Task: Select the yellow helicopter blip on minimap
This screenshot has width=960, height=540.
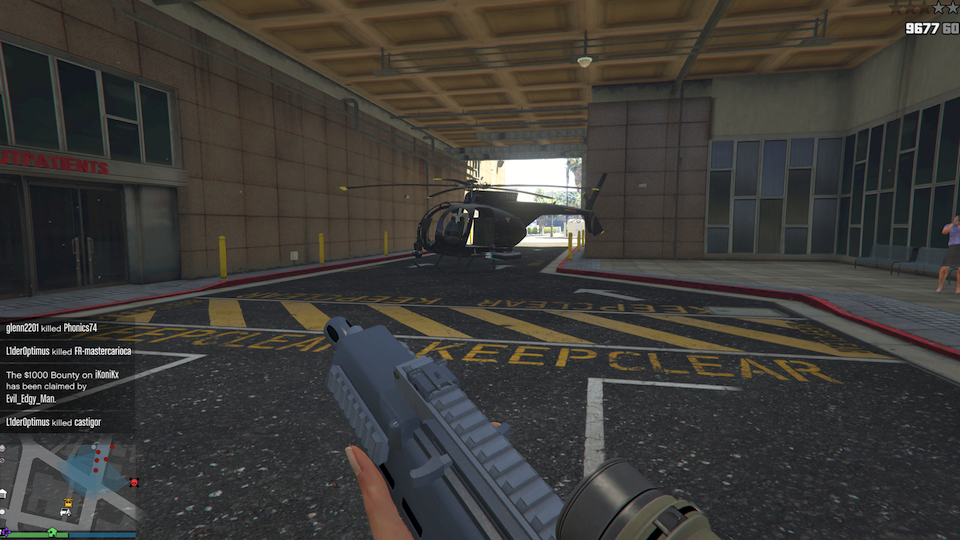Action: [68, 503]
